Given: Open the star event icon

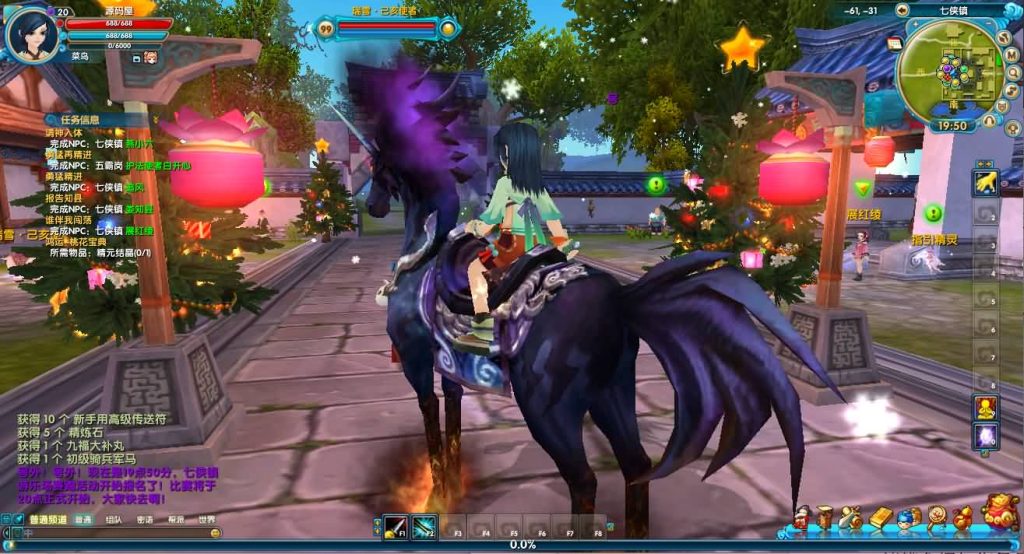Looking at the screenshot, I should coord(742,47).
